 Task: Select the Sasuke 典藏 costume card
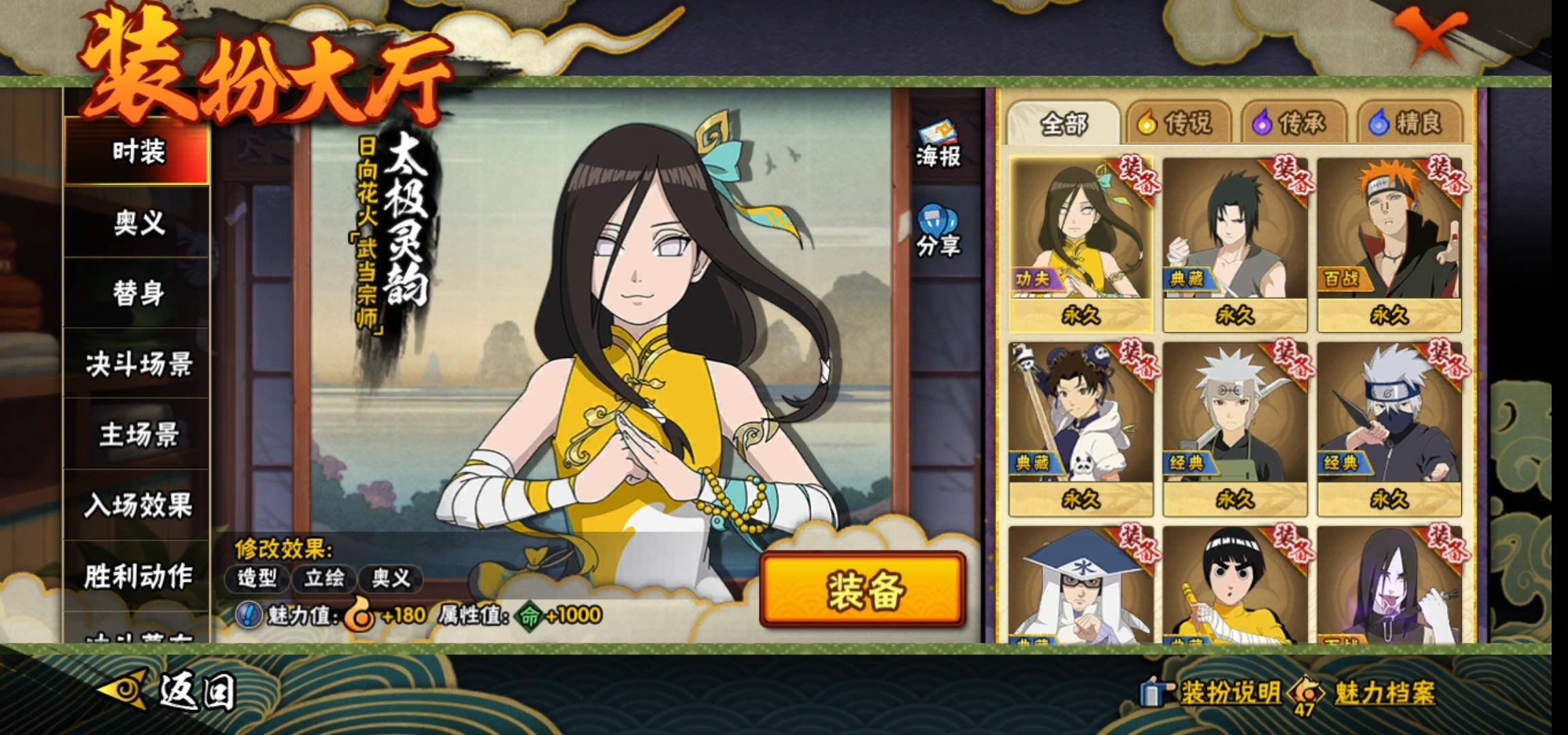1235,244
